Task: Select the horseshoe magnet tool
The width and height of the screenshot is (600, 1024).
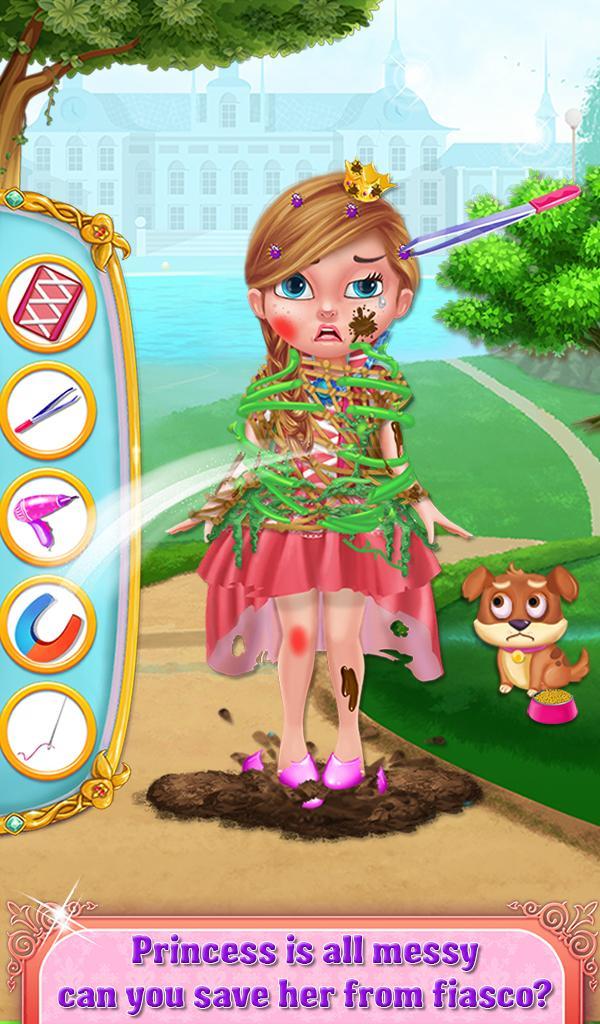Action: [x=47, y=625]
